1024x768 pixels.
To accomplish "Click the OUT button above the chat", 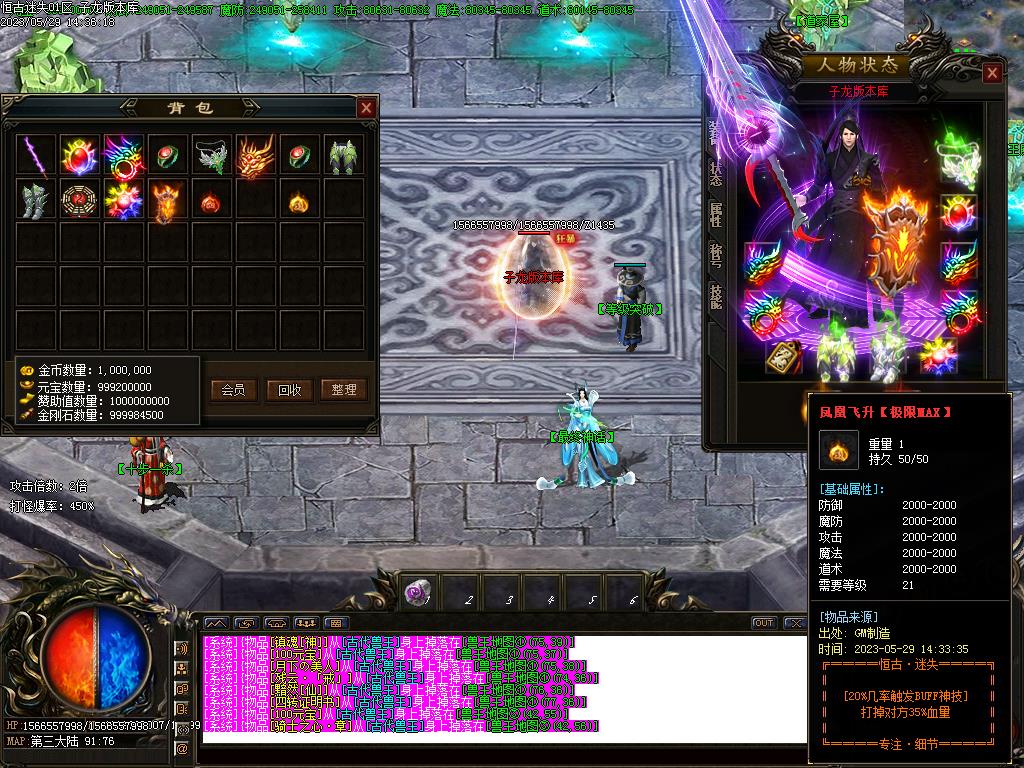I will (764, 623).
